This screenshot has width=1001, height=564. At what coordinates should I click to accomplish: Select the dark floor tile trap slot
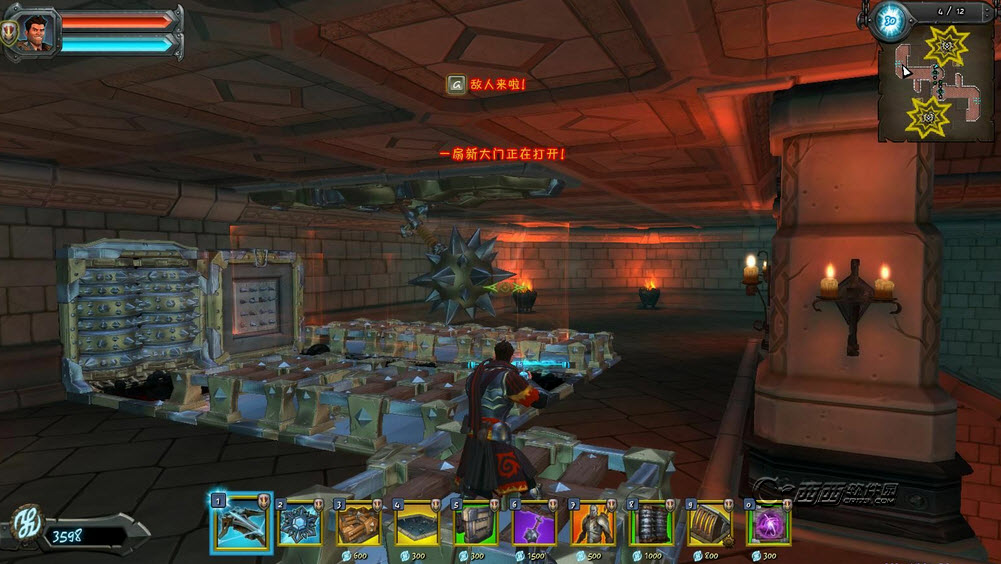(x=416, y=524)
